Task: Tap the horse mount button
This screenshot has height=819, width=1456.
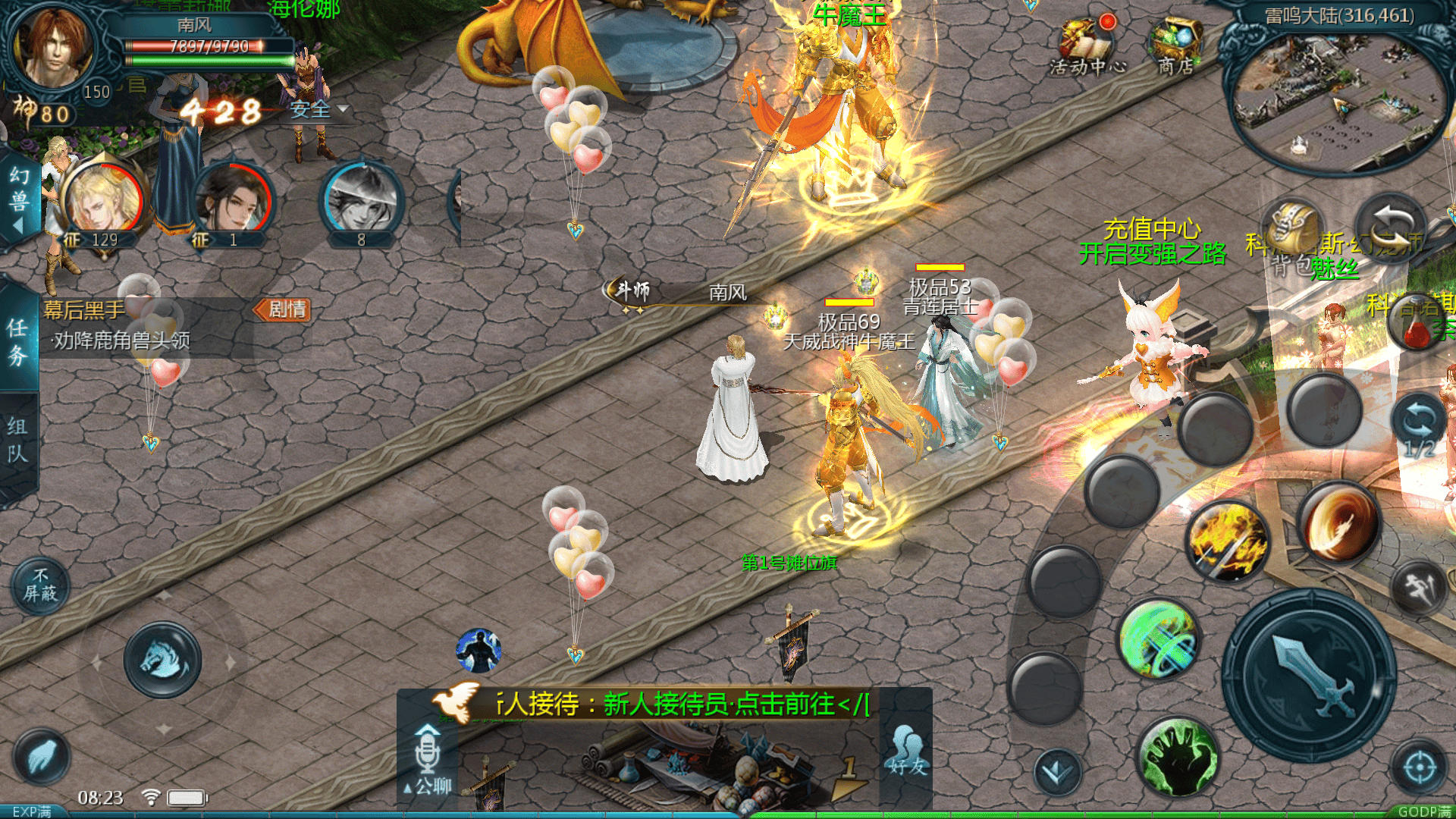Action: 162,659
